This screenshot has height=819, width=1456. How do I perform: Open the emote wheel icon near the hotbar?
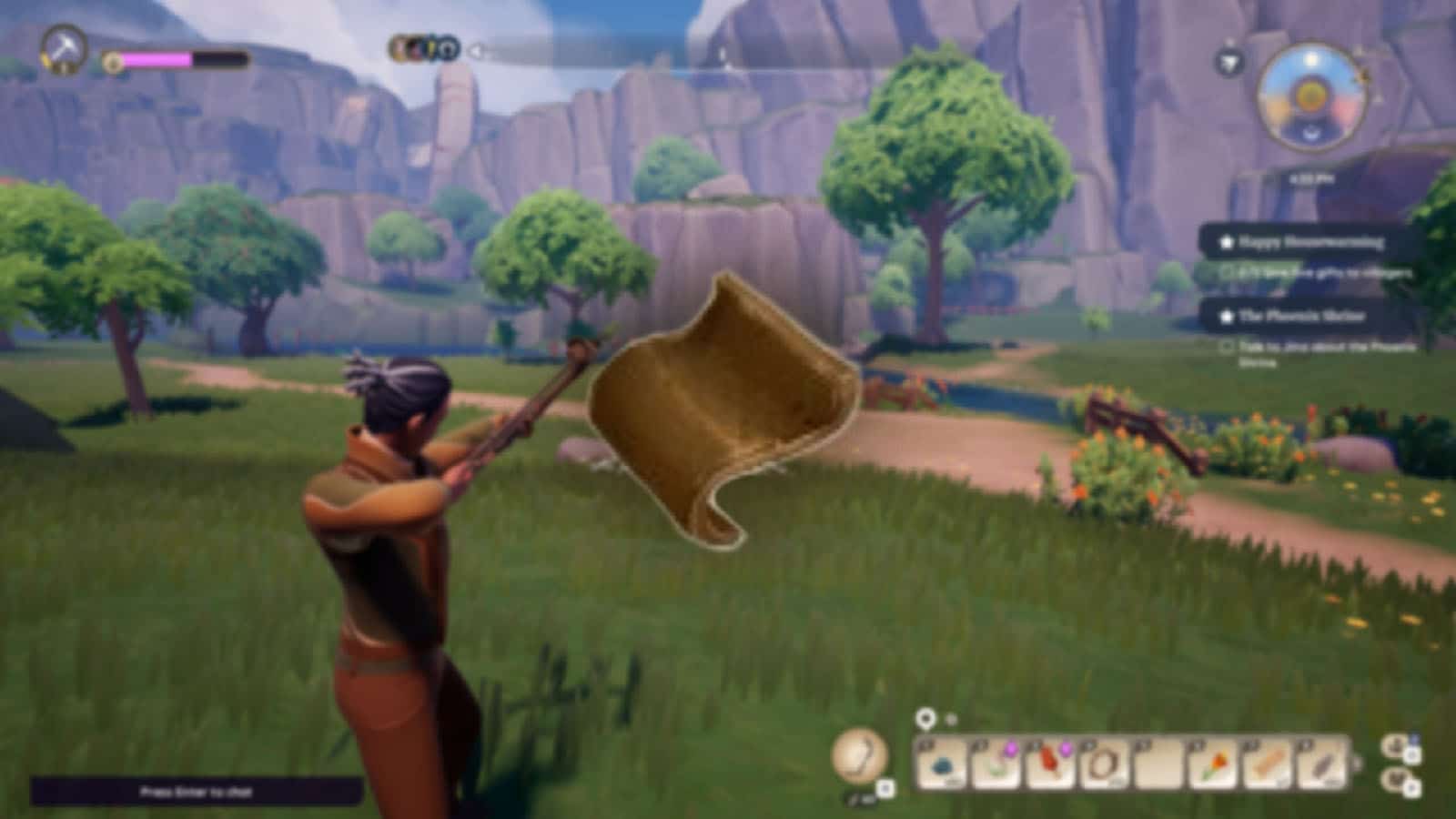pyautogui.click(x=1395, y=780)
